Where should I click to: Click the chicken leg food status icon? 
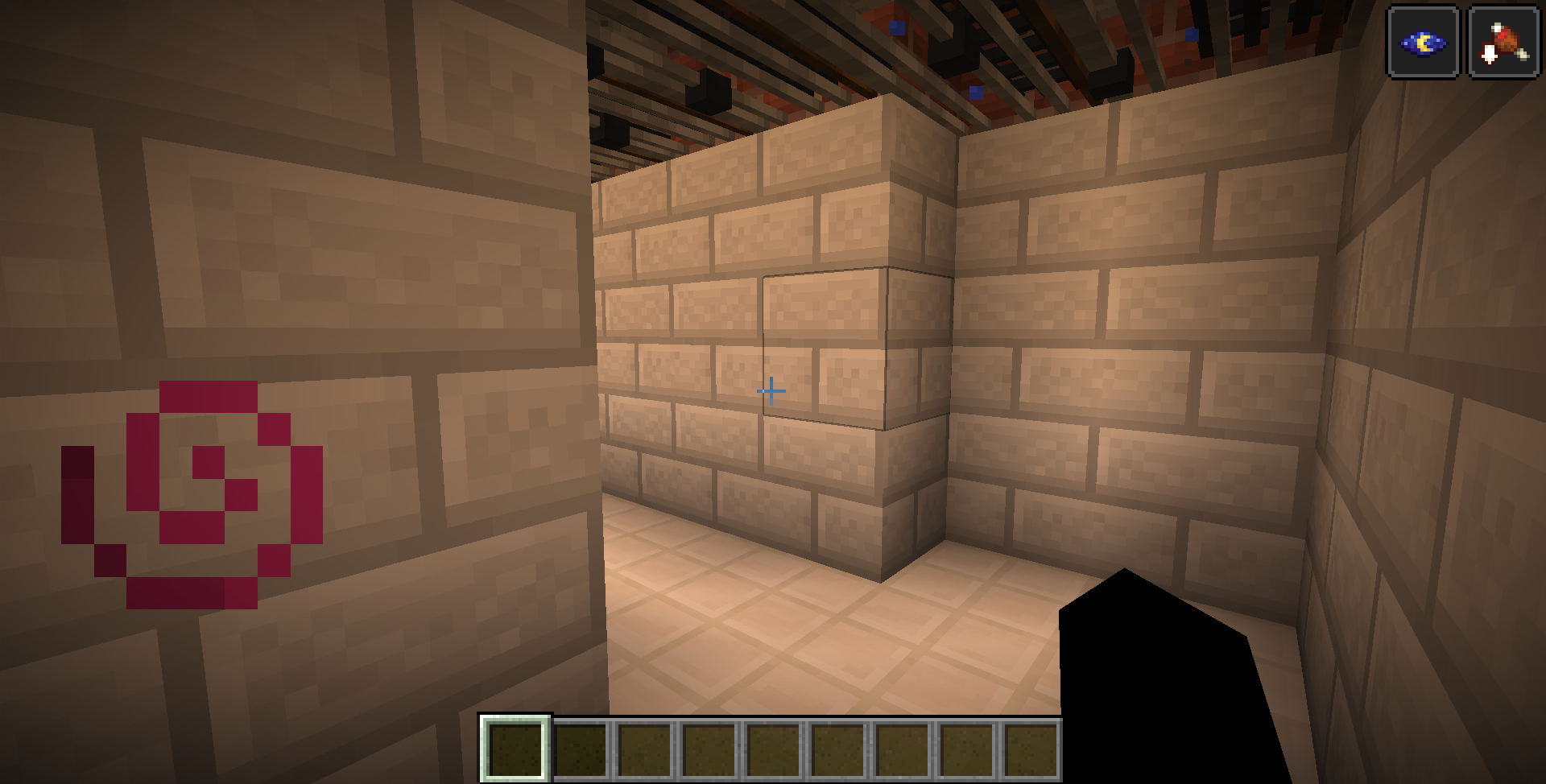point(1503,42)
